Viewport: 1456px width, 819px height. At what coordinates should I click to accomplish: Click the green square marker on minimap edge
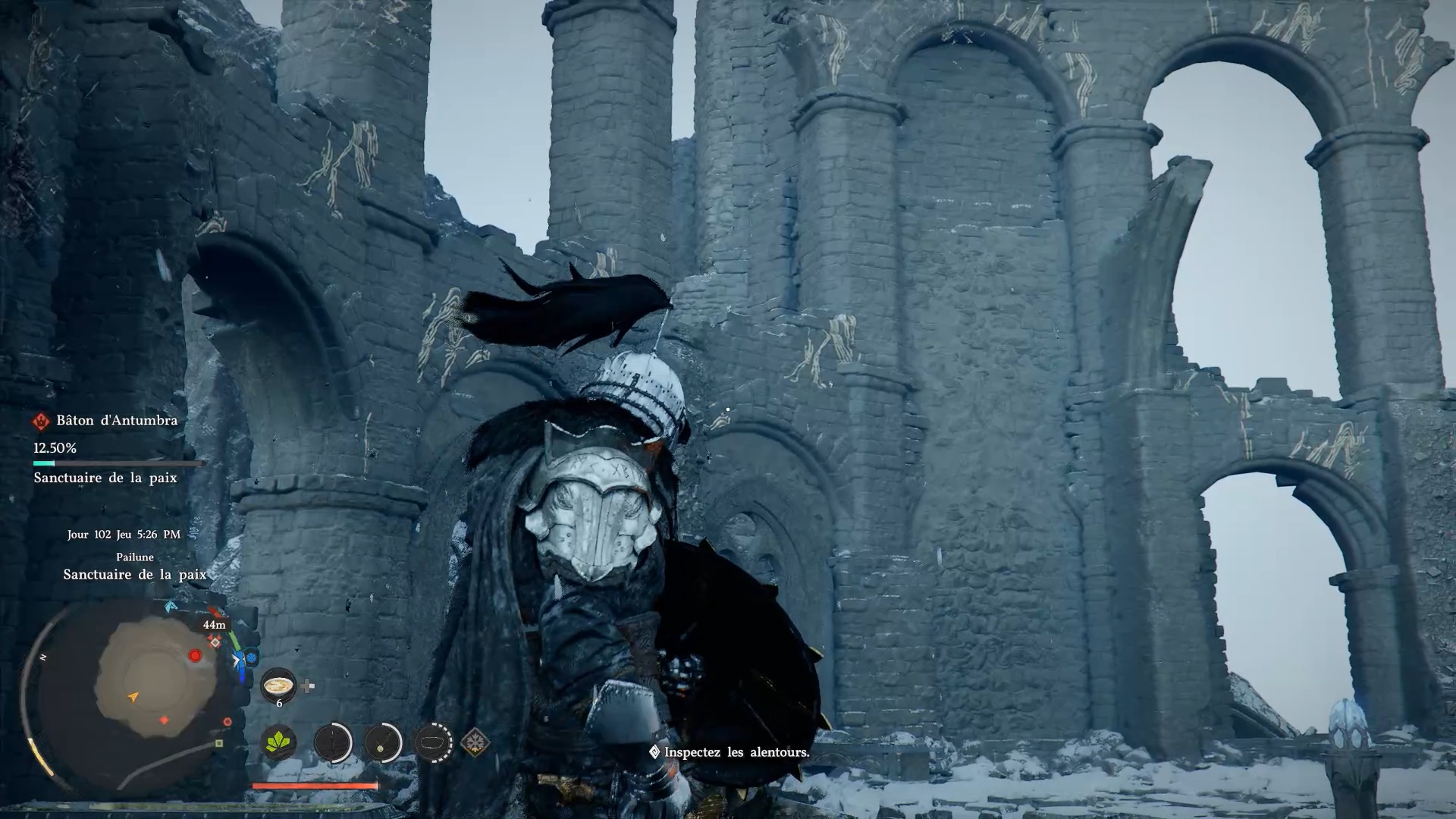click(219, 744)
